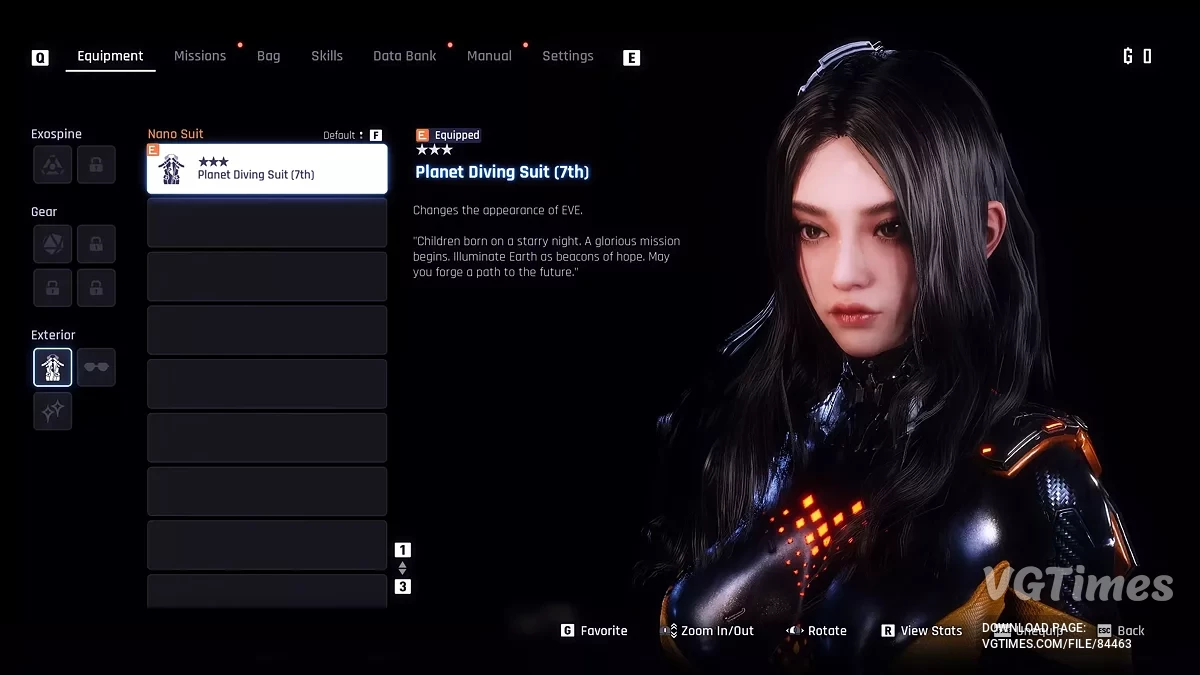Select the Nano Suit exterior slot
Image resolution: width=1200 pixels, height=675 pixels.
53,367
